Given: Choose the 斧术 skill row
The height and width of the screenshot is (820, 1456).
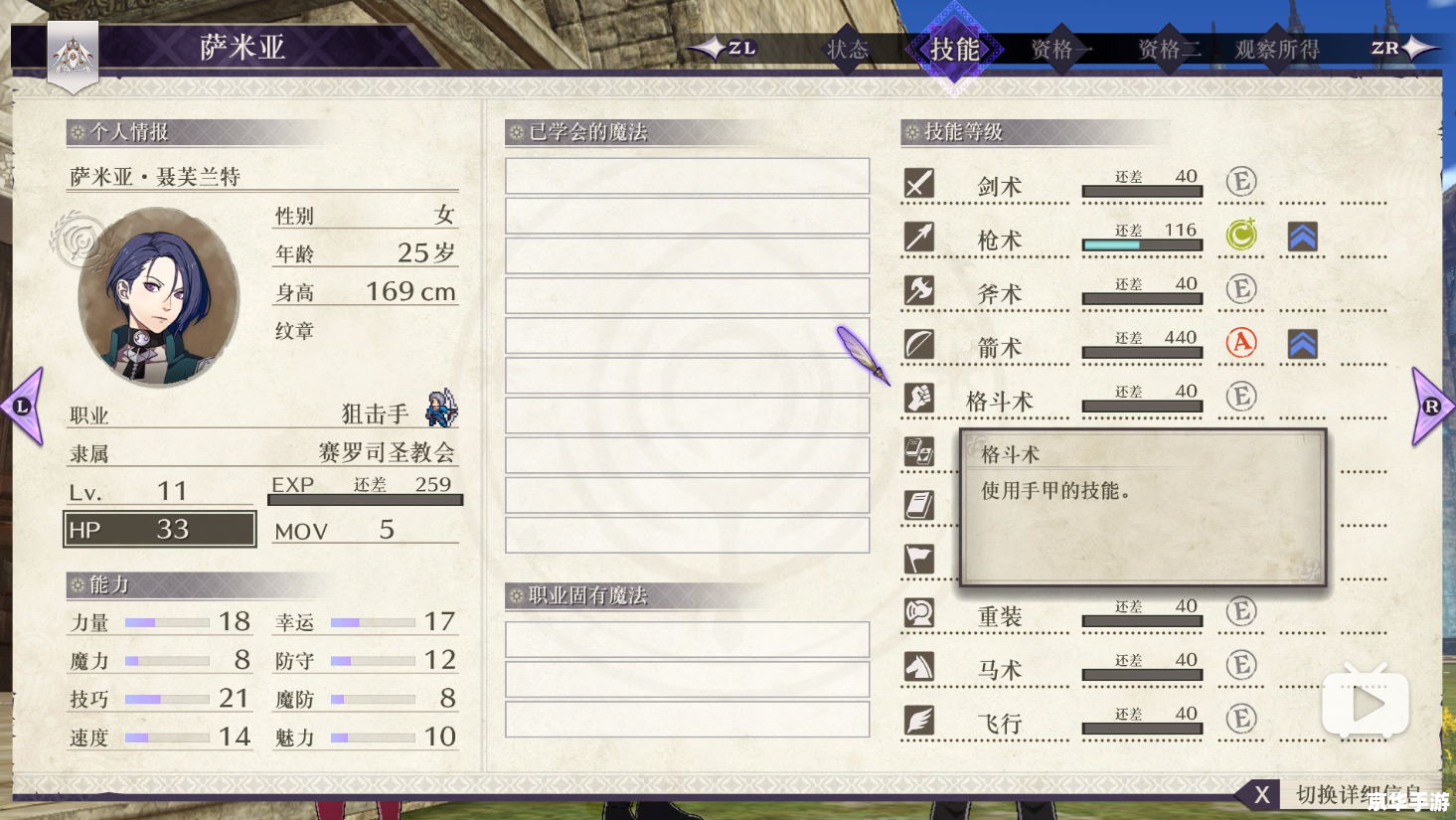Looking at the screenshot, I should [x=999, y=293].
